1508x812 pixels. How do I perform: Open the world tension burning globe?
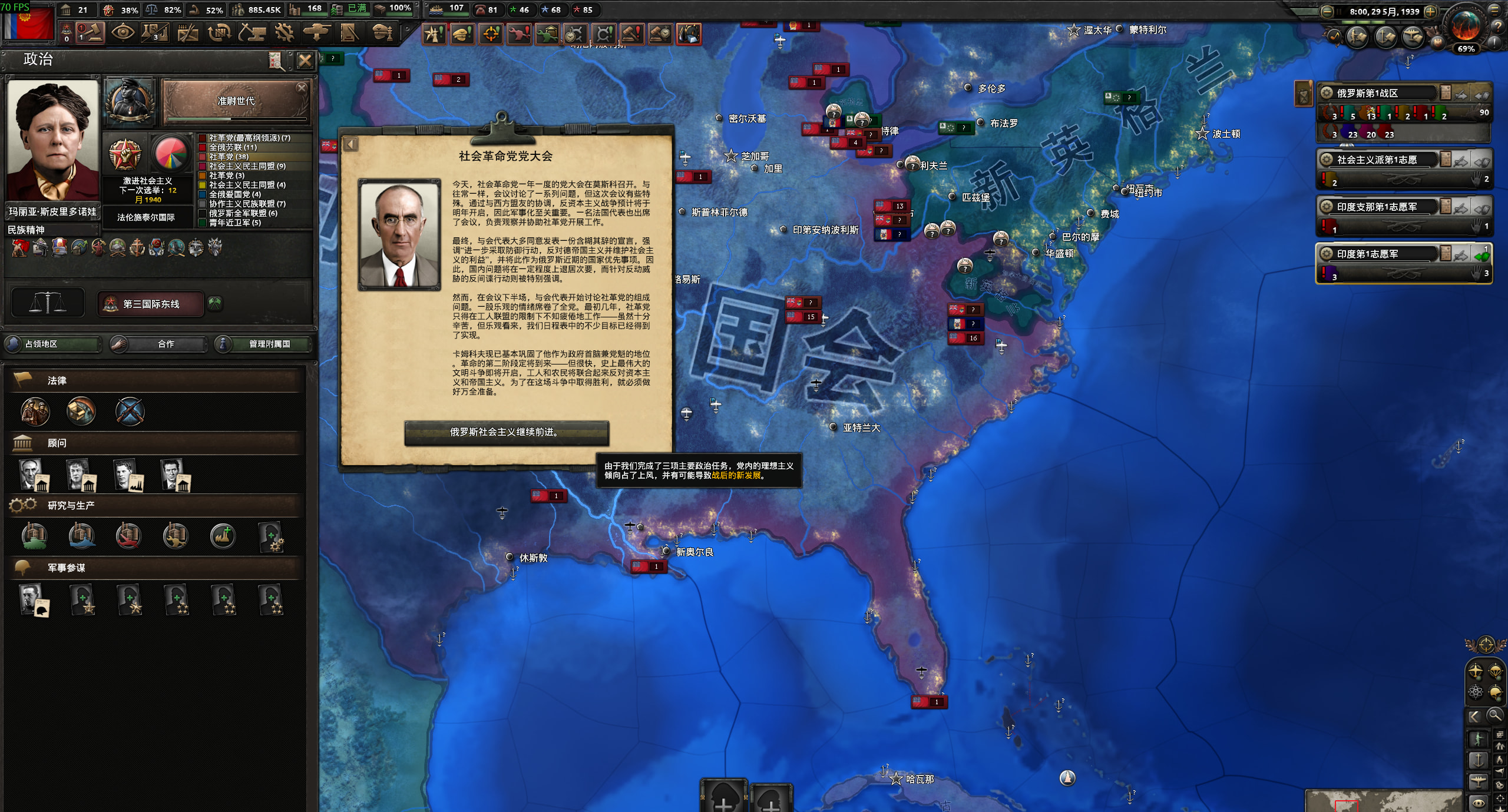tap(1465, 26)
